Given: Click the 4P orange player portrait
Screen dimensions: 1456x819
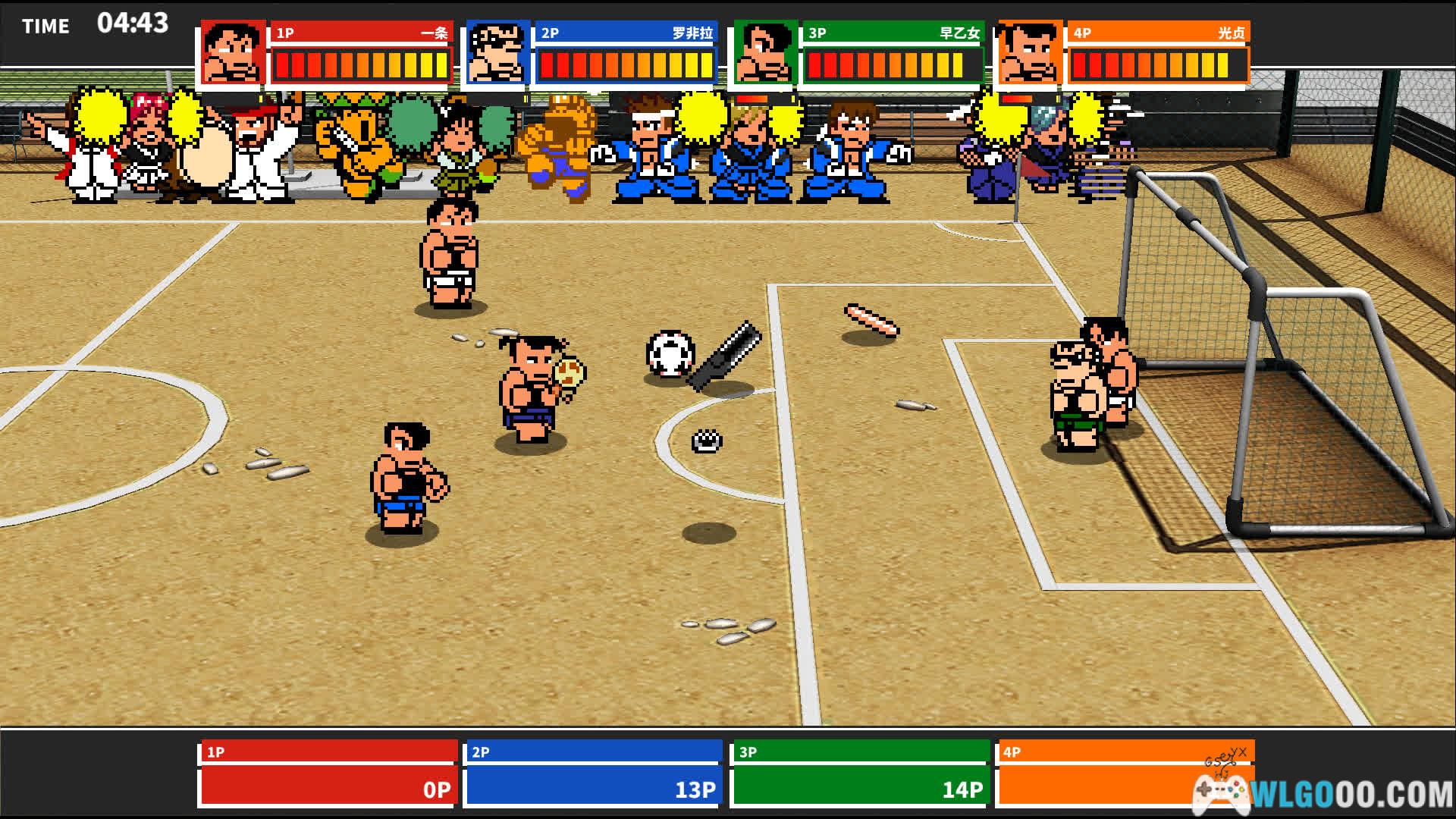Looking at the screenshot, I should [1030, 52].
